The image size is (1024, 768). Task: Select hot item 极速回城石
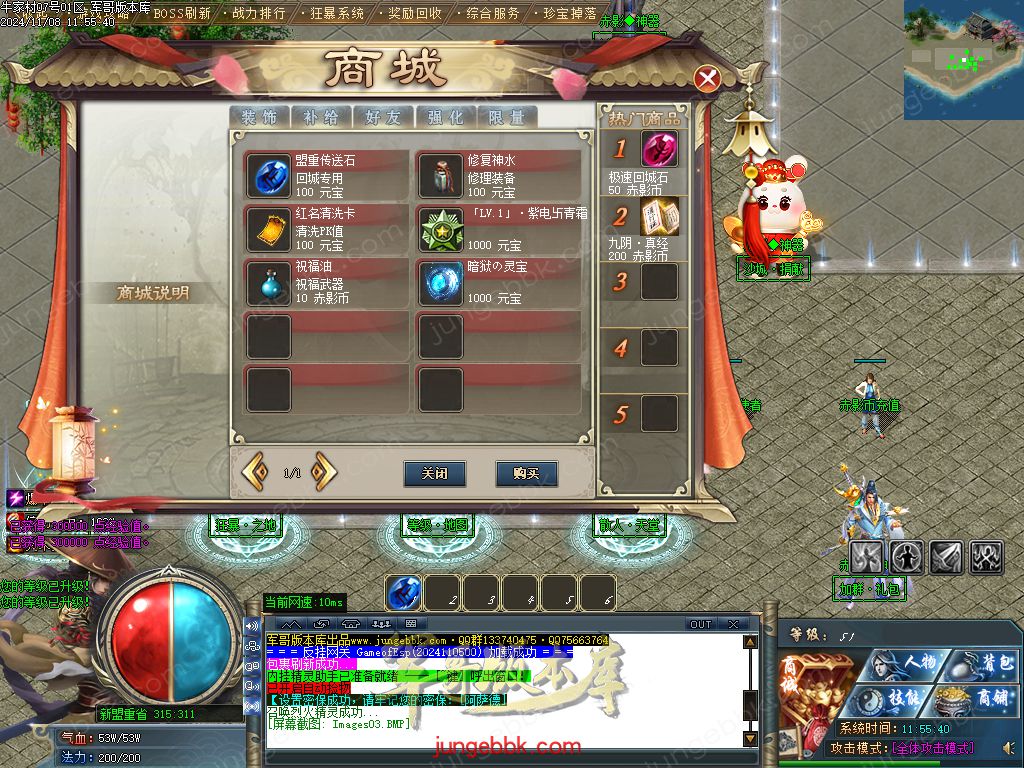(658, 151)
